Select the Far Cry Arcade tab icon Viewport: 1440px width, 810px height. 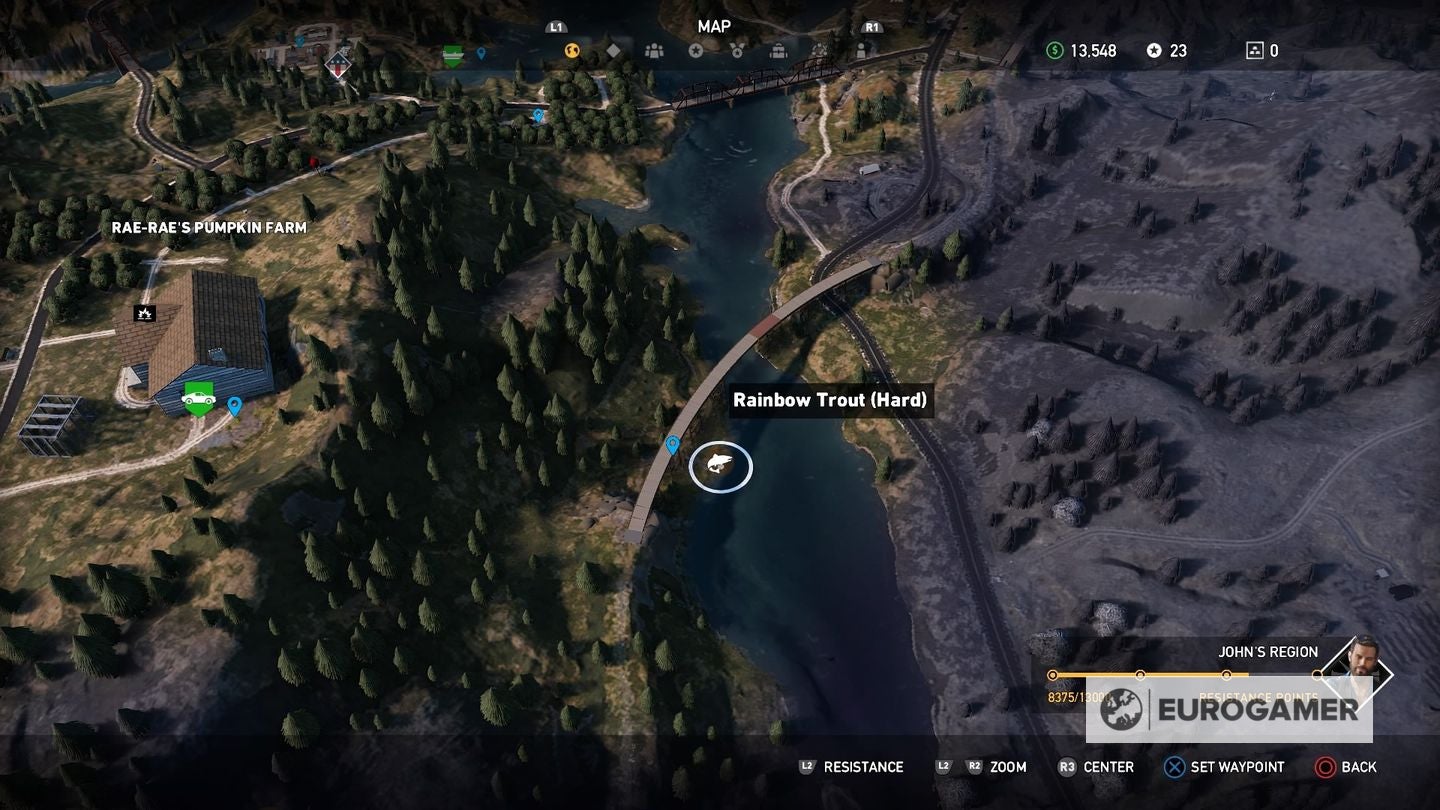tap(819, 50)
